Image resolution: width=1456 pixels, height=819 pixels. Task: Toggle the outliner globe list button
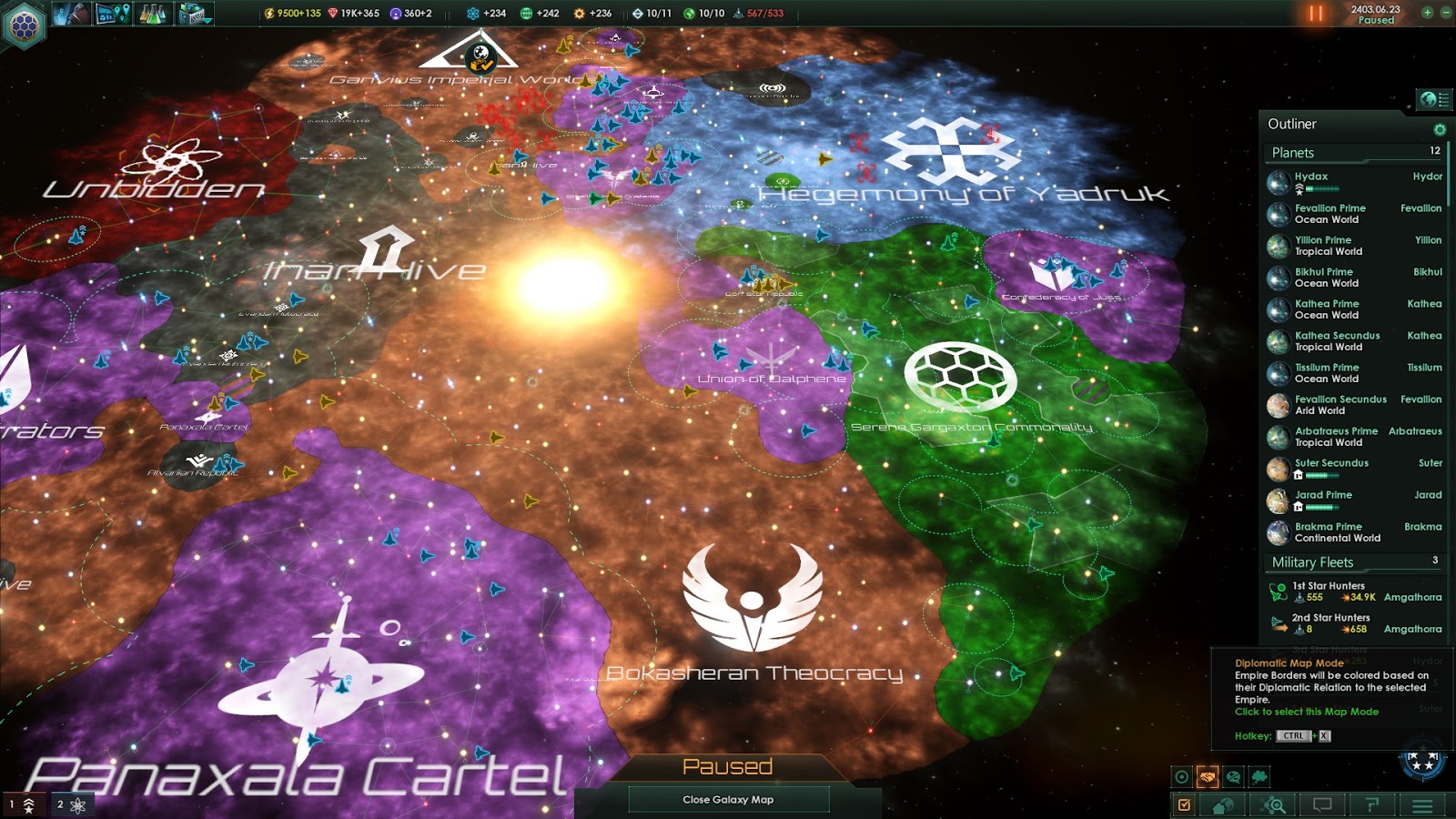[x=1434, y=99]
